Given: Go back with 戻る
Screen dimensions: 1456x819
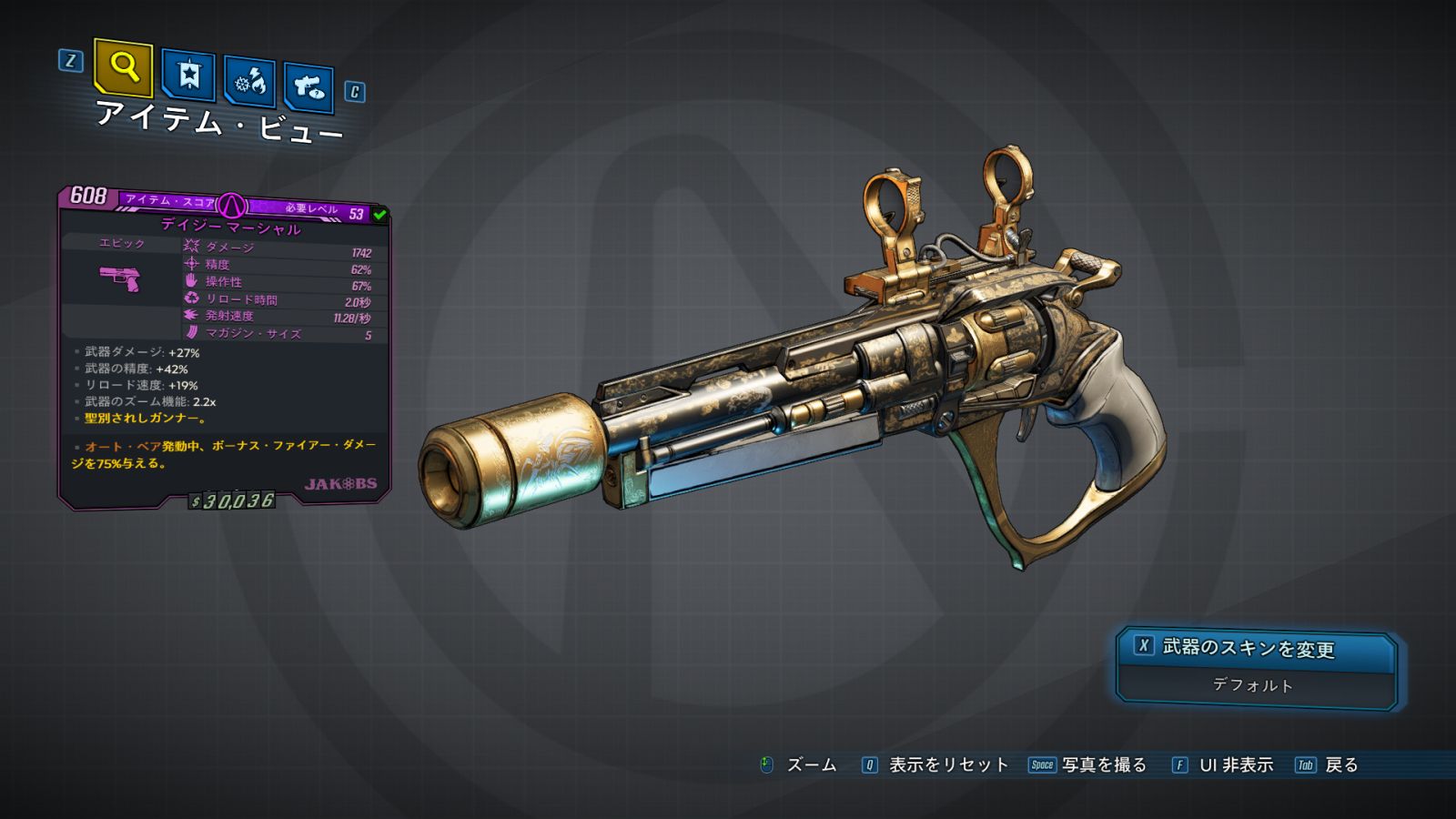Looking at the screenshot, I should 1328,765.
